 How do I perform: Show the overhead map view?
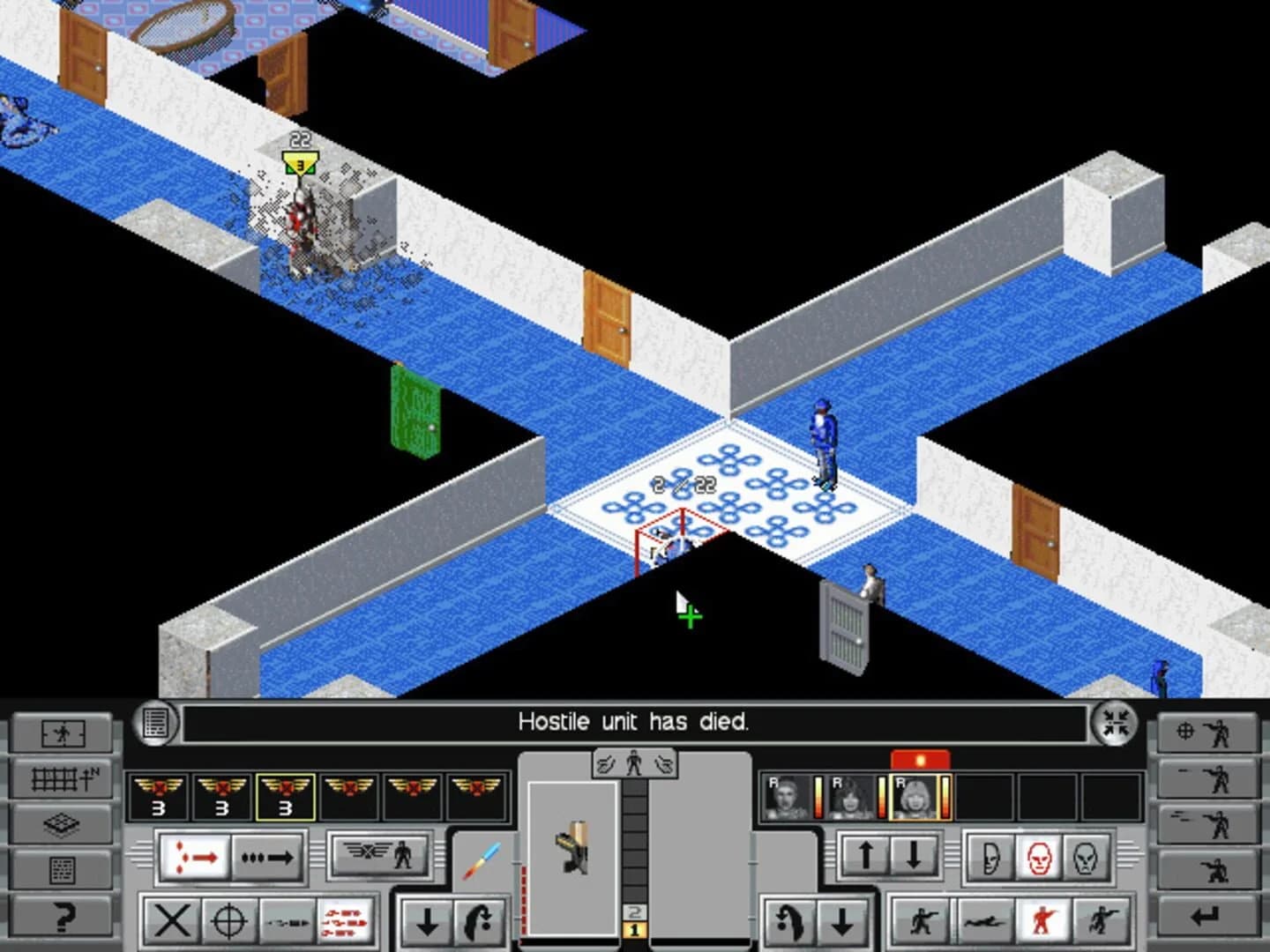pyautogui.click(x=62, y=780)
